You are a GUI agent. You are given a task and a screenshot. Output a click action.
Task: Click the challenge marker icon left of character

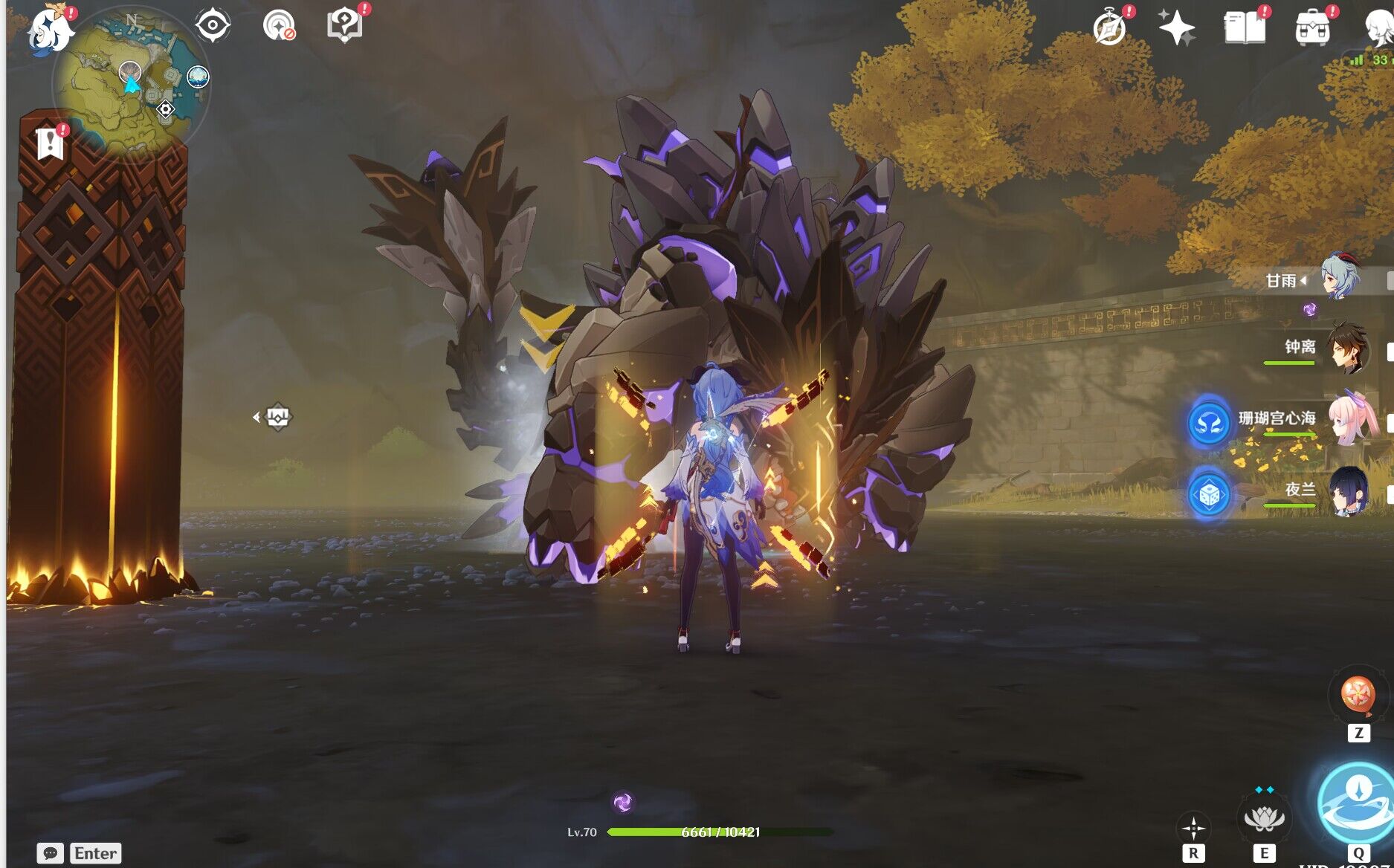277,417
